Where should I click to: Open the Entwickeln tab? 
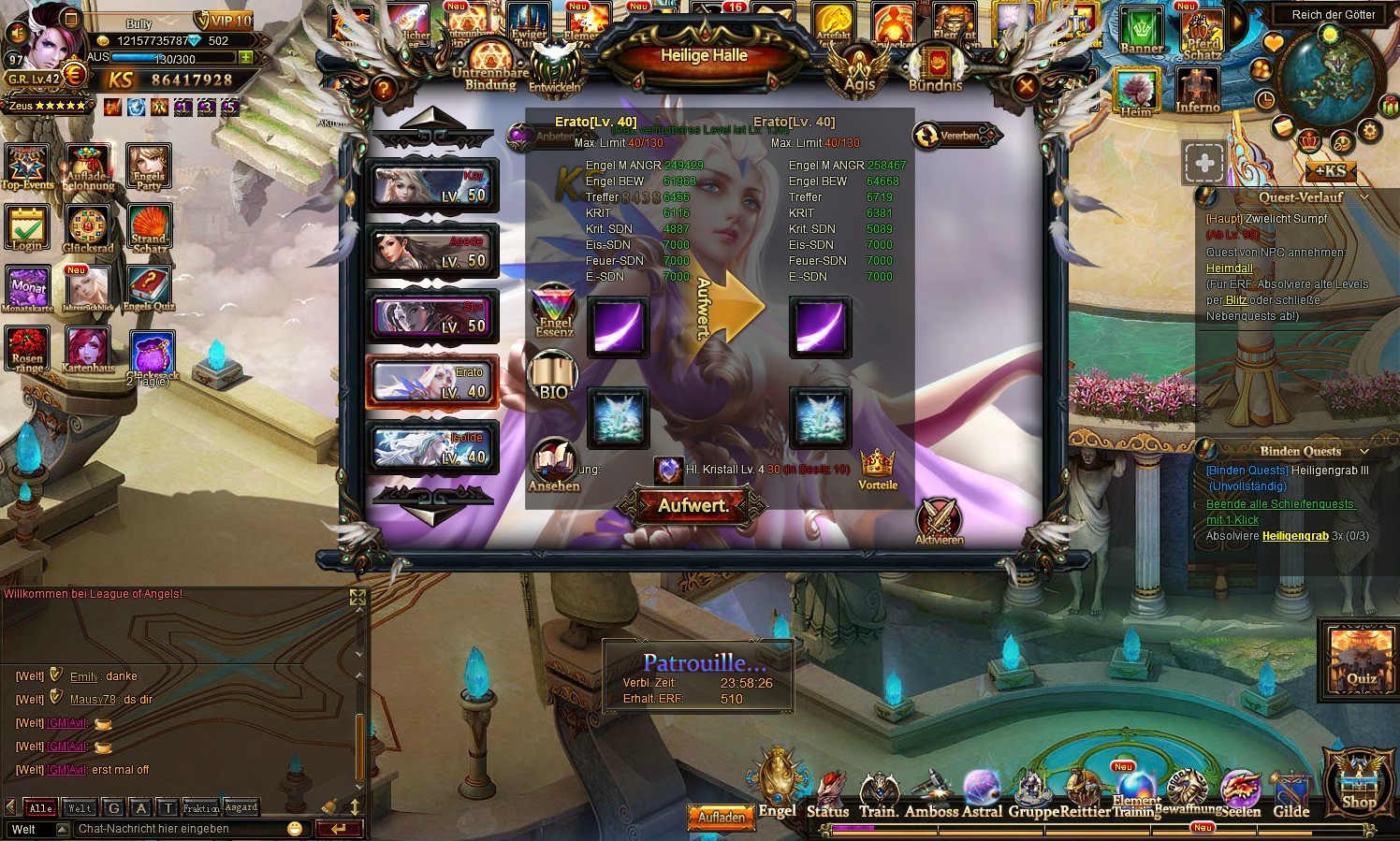pos(555,70)
